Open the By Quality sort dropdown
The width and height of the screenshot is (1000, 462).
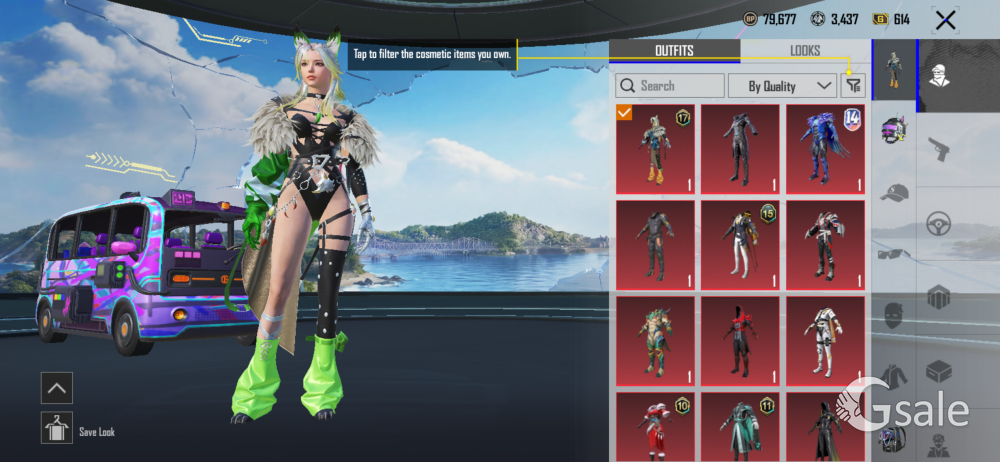pos(782,86)
